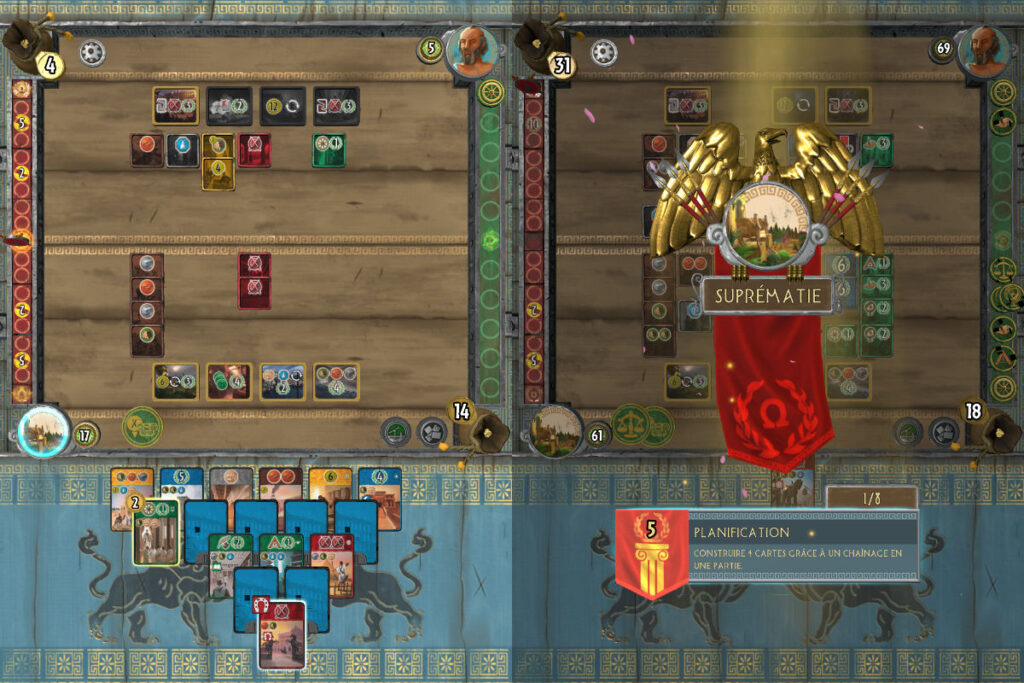Viewport: 1024px width, 683px height.
Task: Inspect the yellow pyramid card showing 6
Action: [331, 482]
